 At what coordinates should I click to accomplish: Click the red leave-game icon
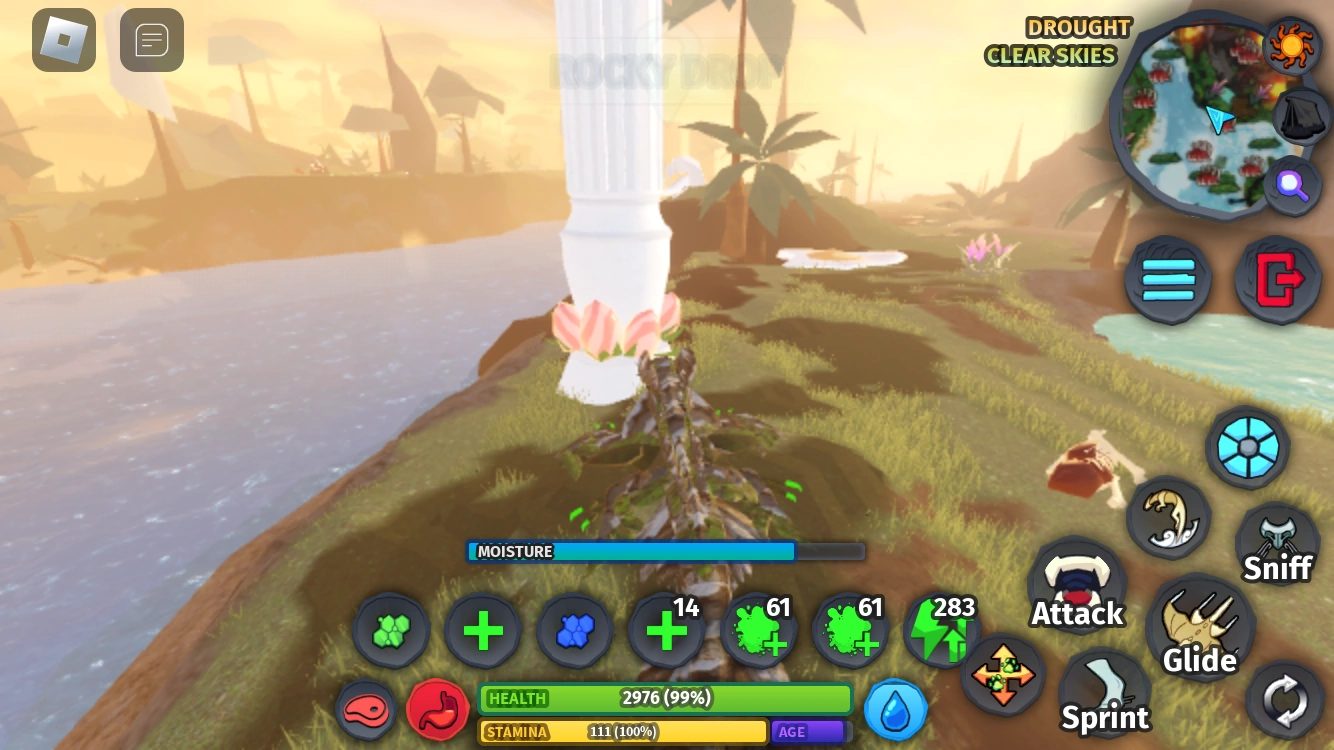(1277, 280)
